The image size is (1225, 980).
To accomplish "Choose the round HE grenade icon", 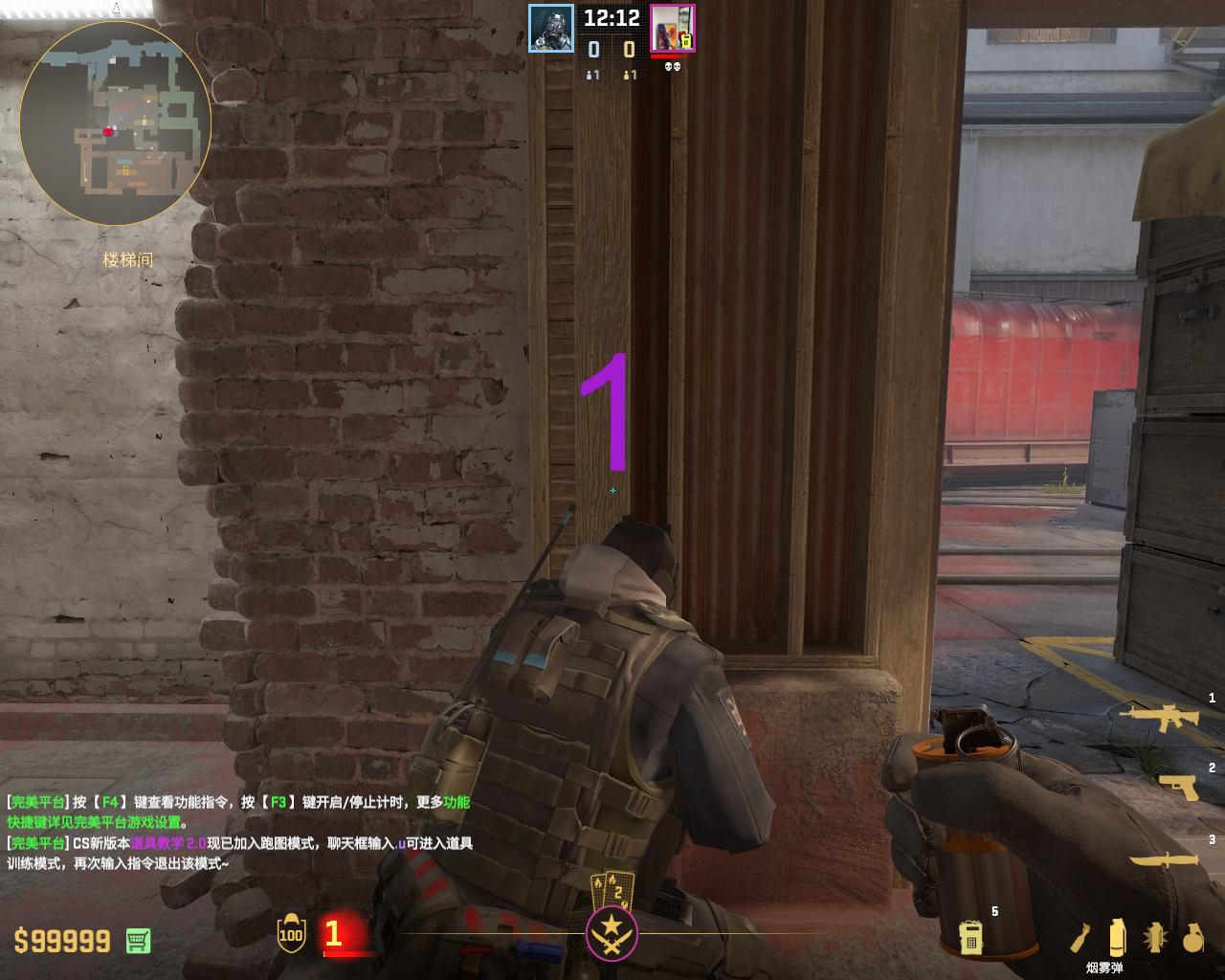I will click(1192, 938).
